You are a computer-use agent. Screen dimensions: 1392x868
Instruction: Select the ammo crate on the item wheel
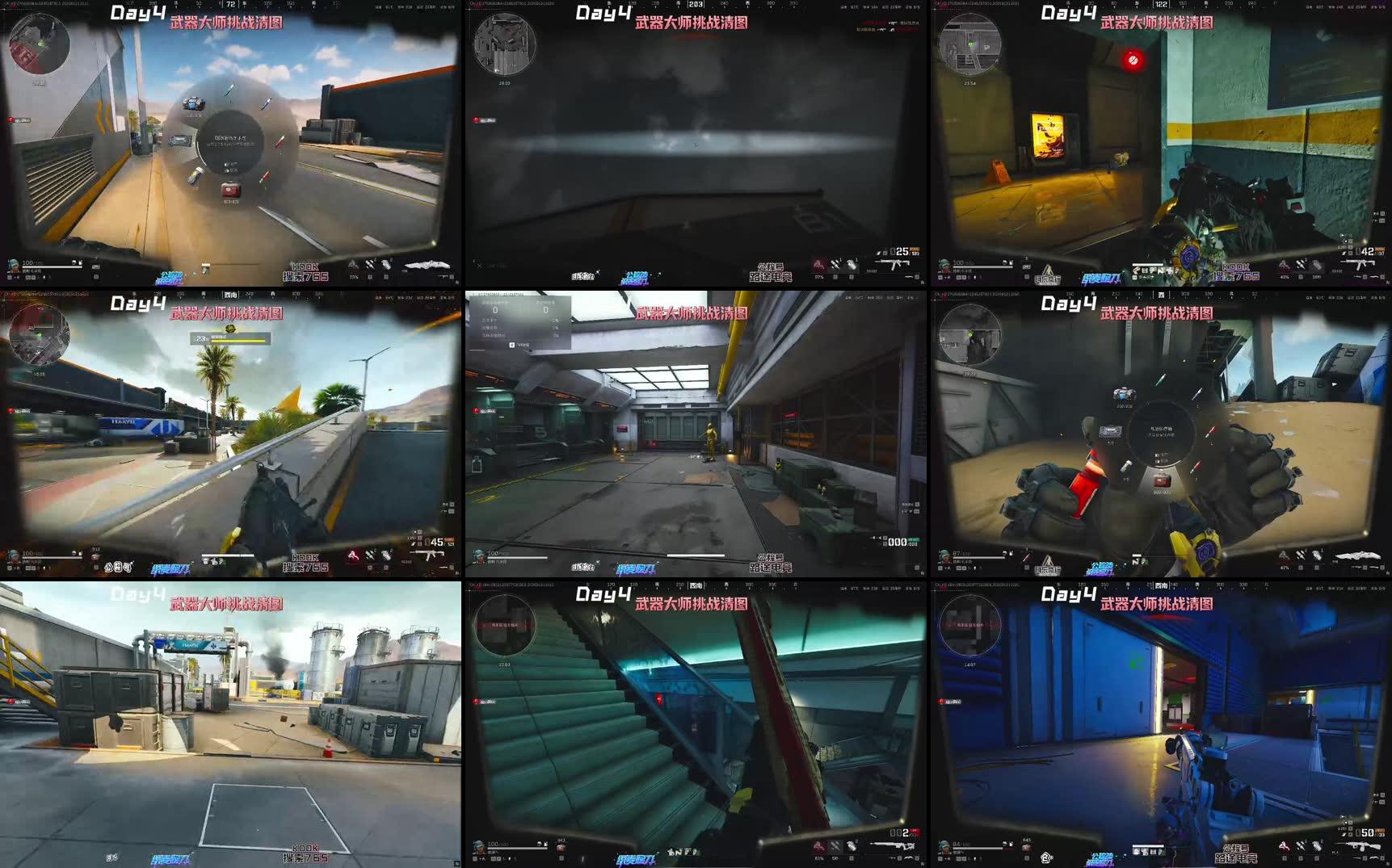(x=192, y=103)
